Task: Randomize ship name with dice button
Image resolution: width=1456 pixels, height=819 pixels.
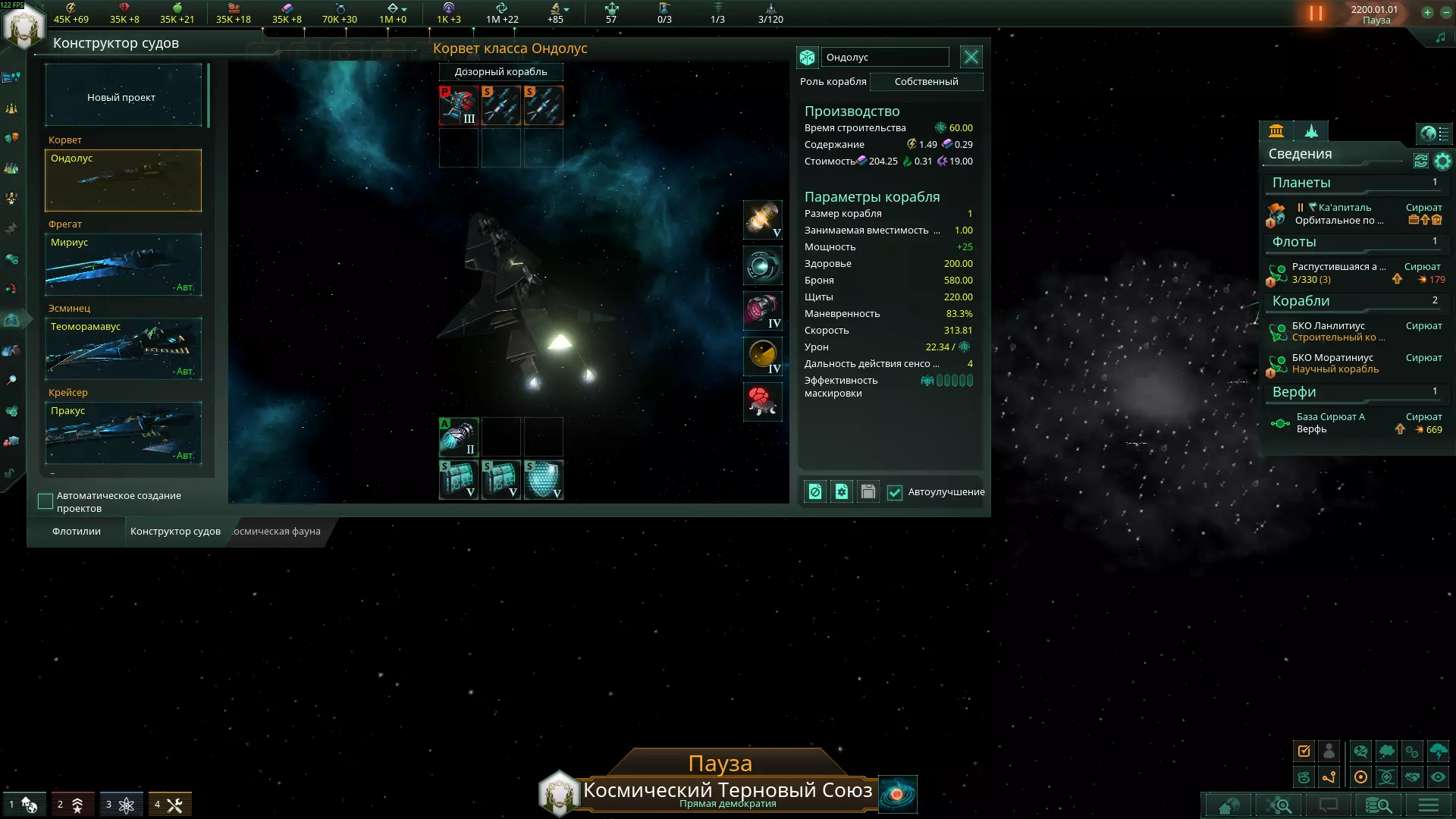Action: [807, 58]
